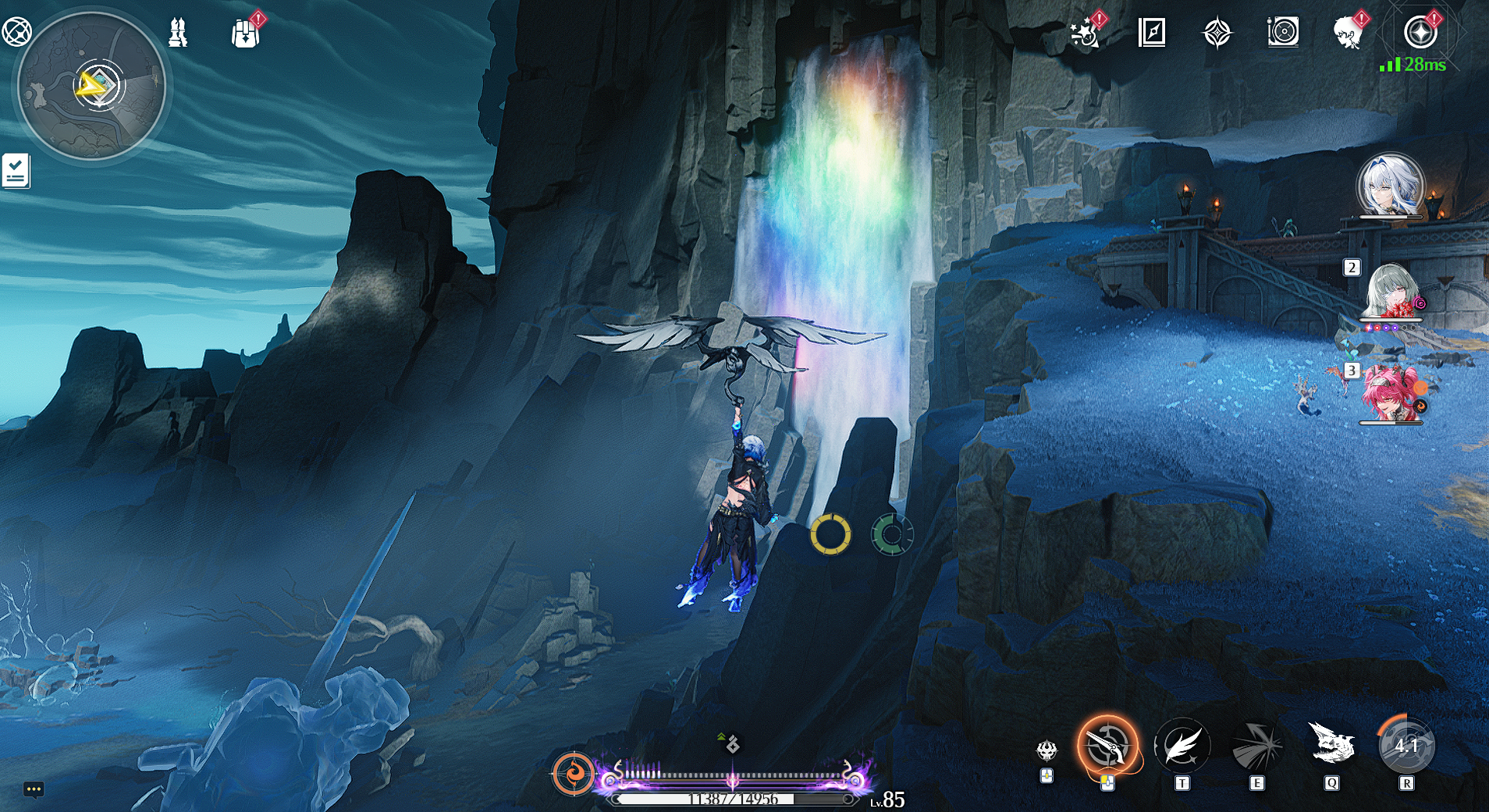
Task: Open the circular star convene icon
Action: (x=1420, y=34)
